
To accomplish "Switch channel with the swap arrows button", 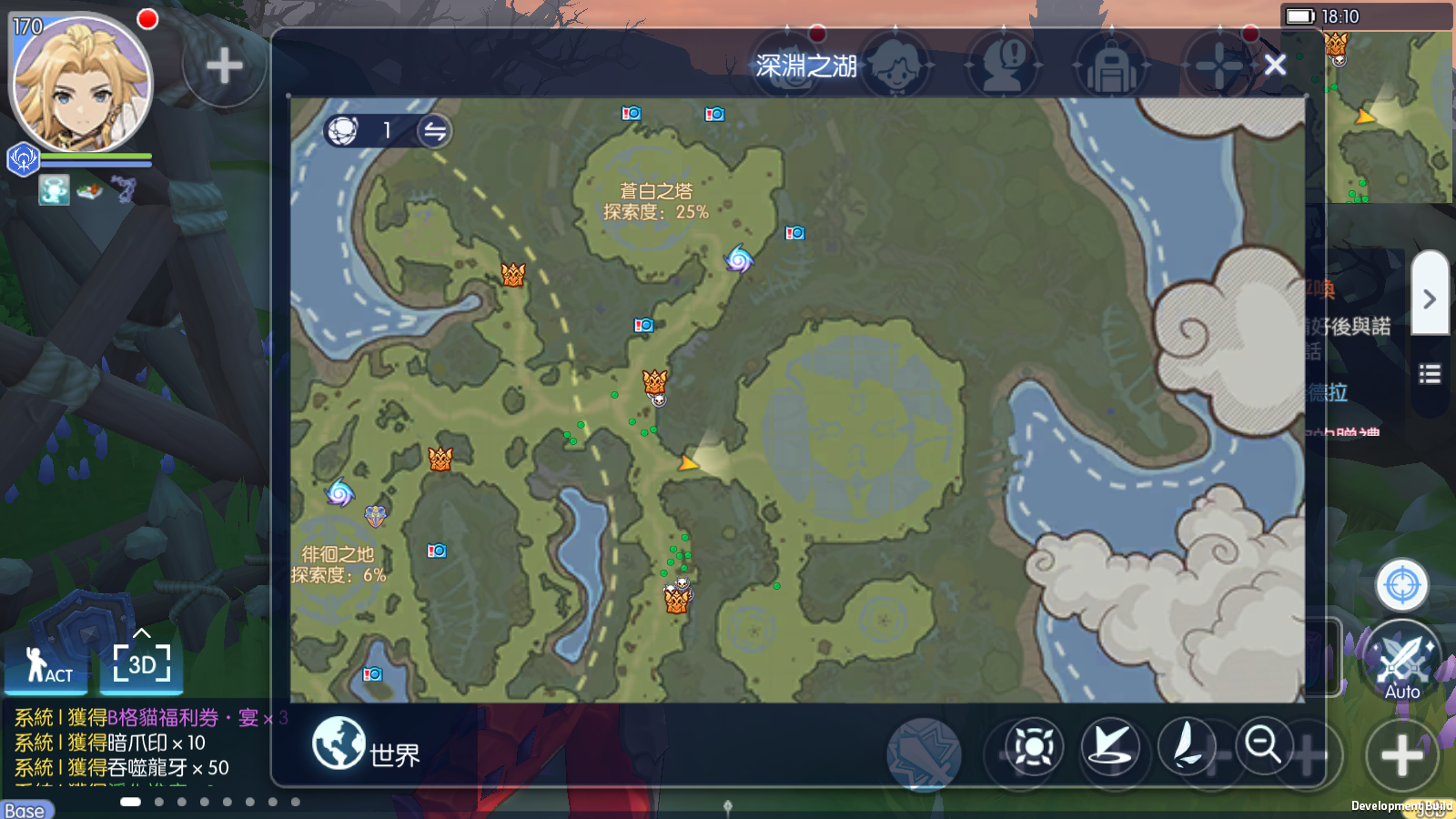I will [435, 131].
